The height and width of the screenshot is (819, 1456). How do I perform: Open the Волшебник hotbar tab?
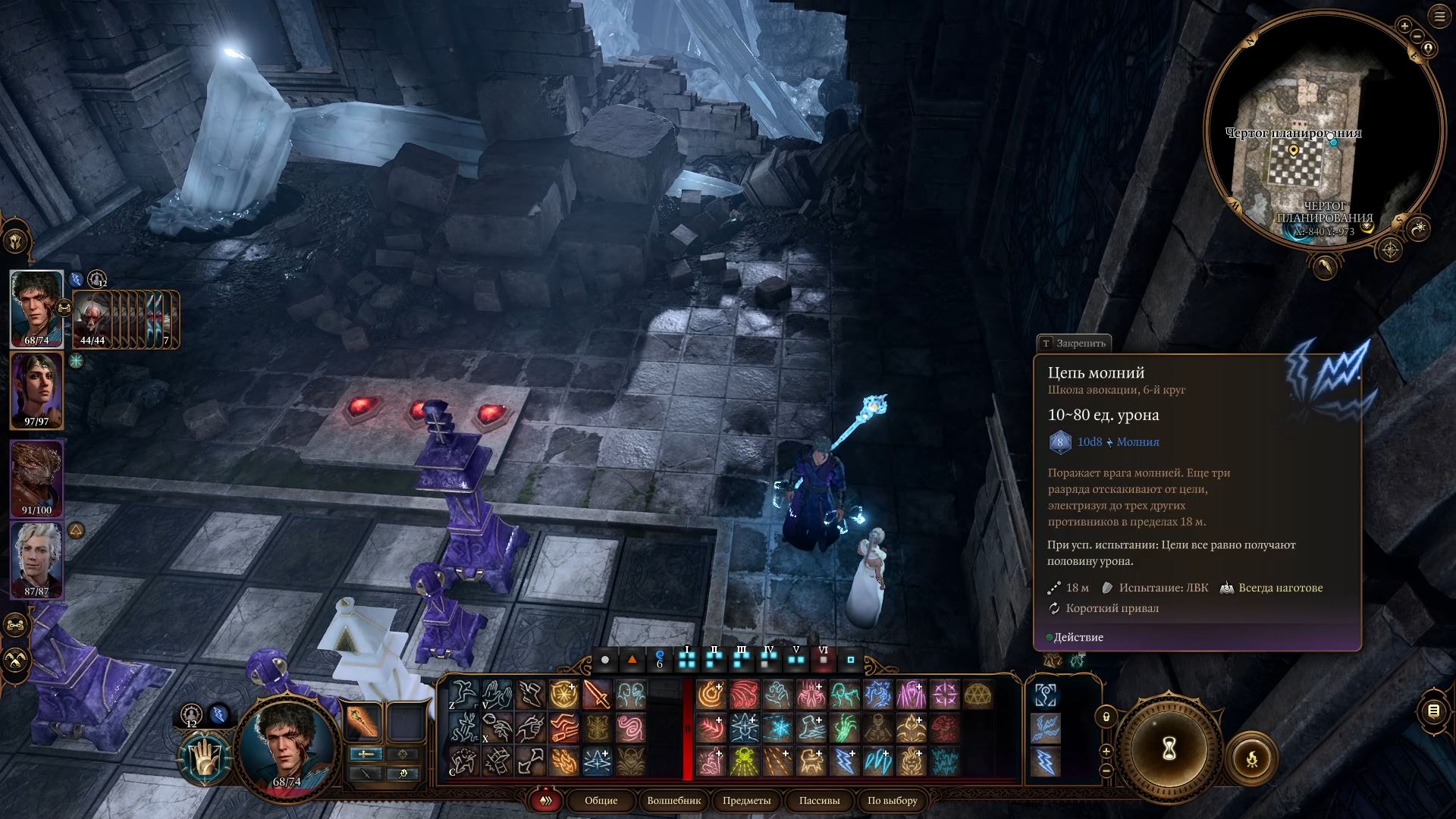674,801
